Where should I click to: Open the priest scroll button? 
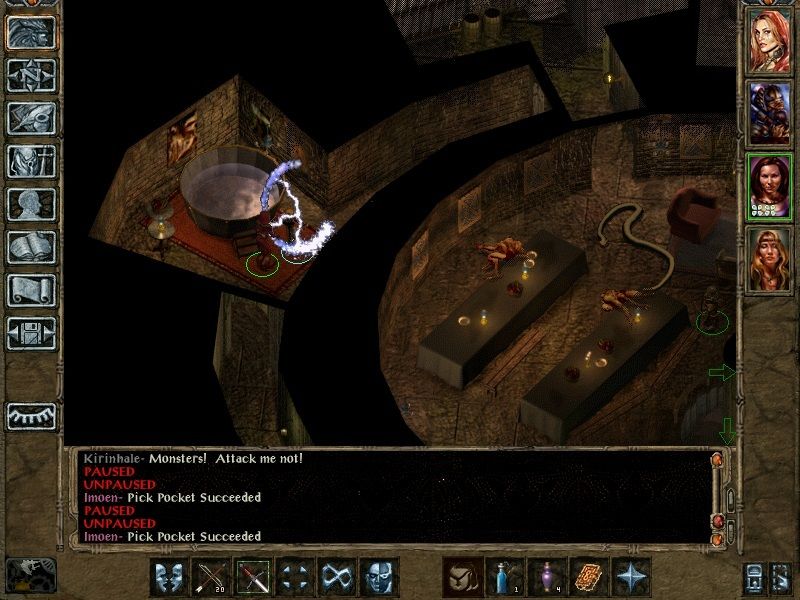31,290
